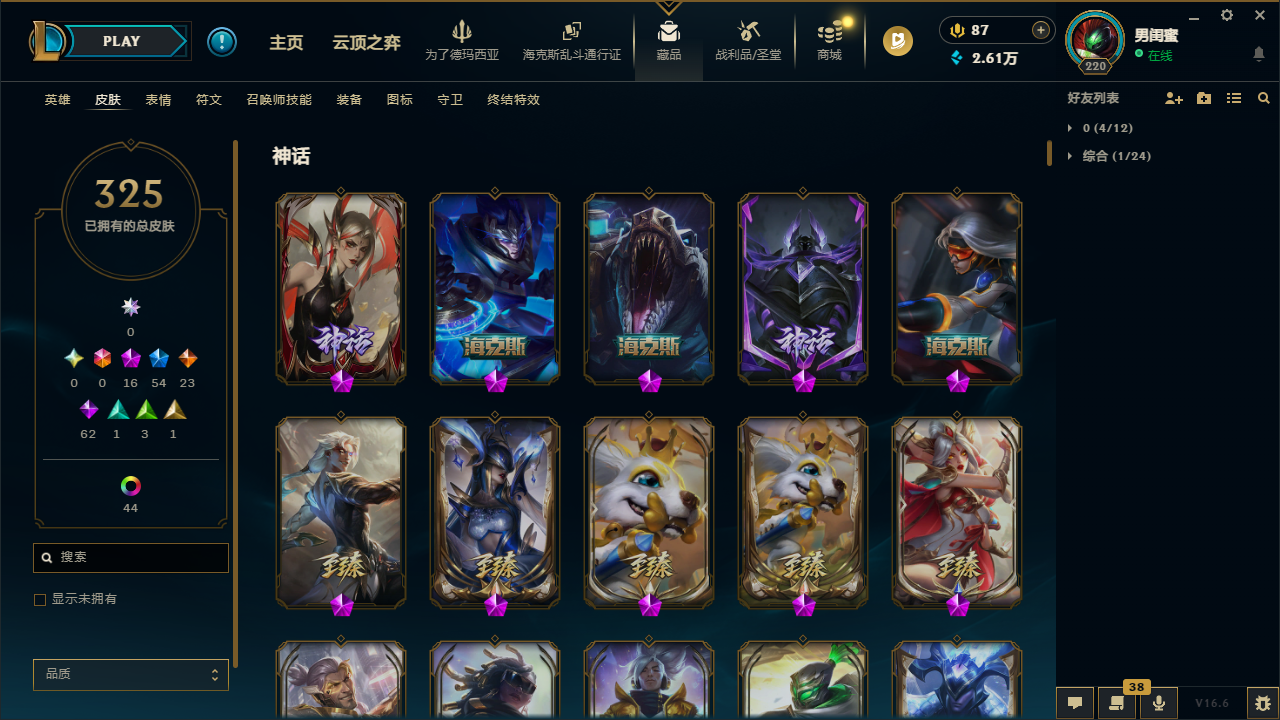
Task: Click the 搜索 search input field
Action: (130, 557)
